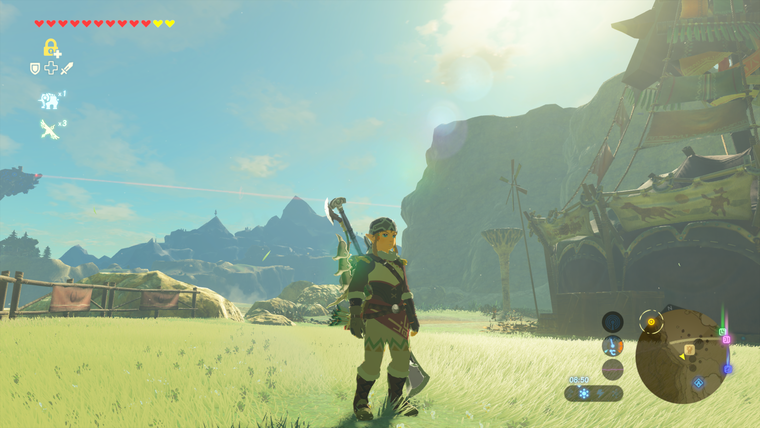
Task: Activate the bird champion ability icon
Action: pyautogui.click(x=48, y=128)
